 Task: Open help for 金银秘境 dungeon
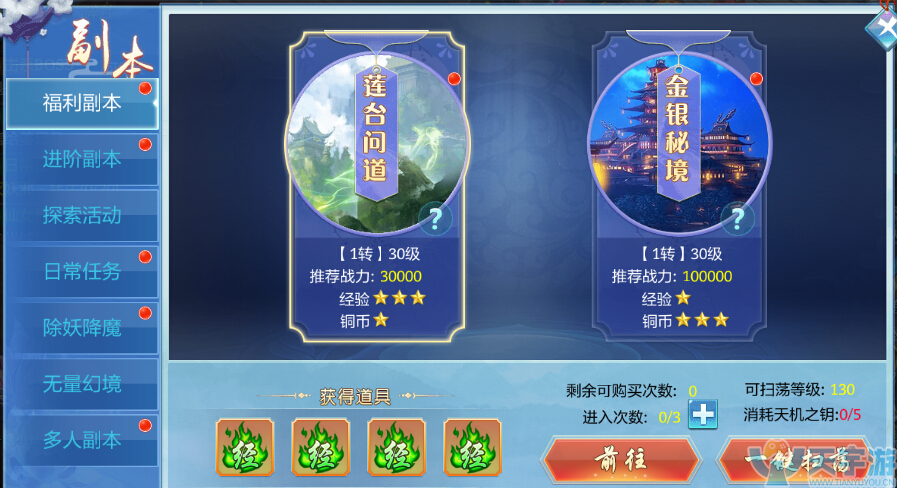coord(737,218)
